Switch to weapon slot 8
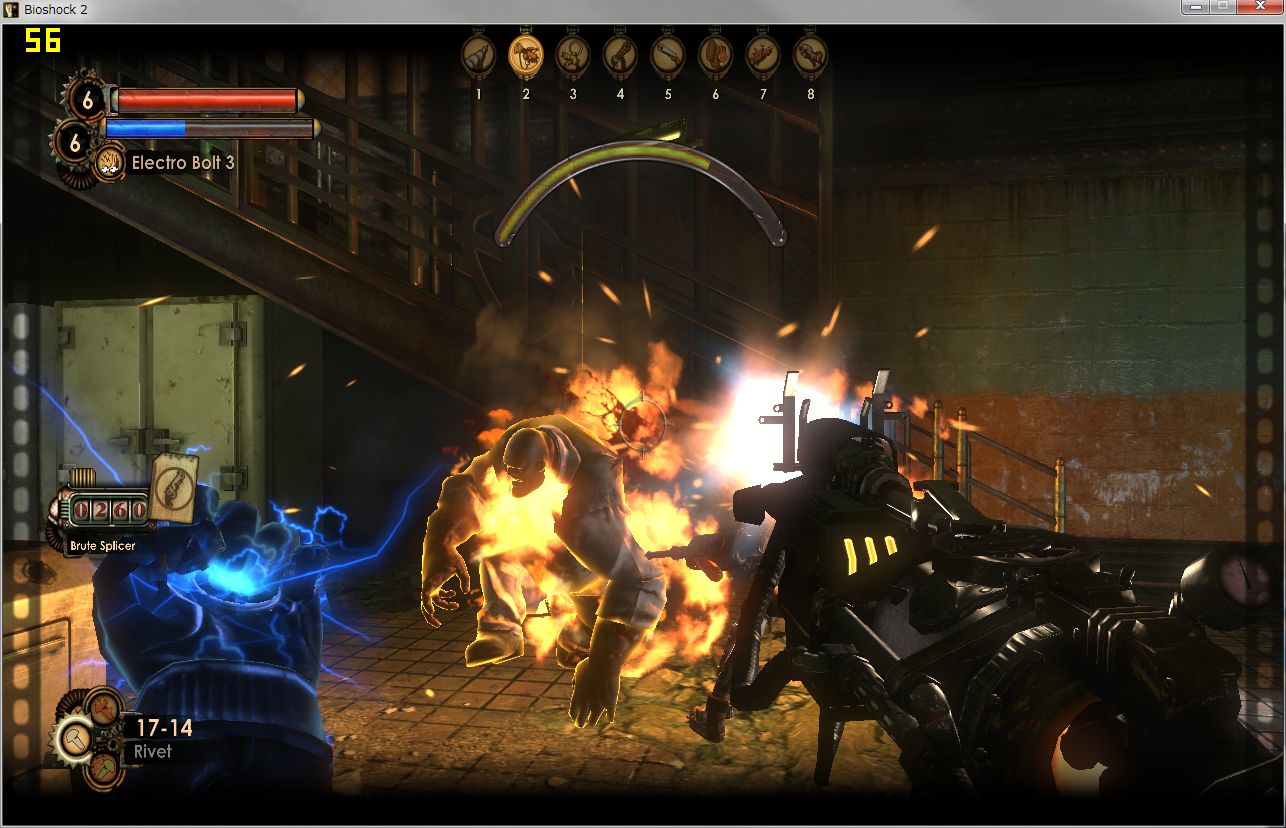The height and width of the screenshot is (828, 1286). point(810,54)
